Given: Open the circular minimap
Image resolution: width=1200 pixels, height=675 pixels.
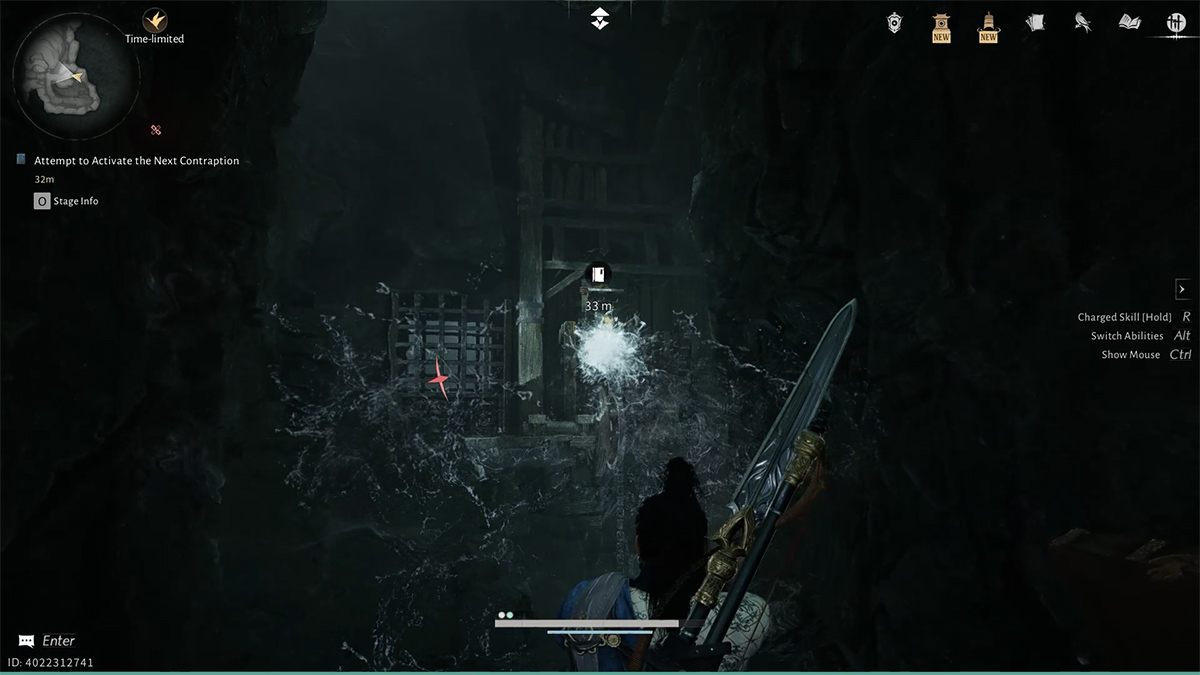Looking at the screenshot, I should [x=75, y=70].
